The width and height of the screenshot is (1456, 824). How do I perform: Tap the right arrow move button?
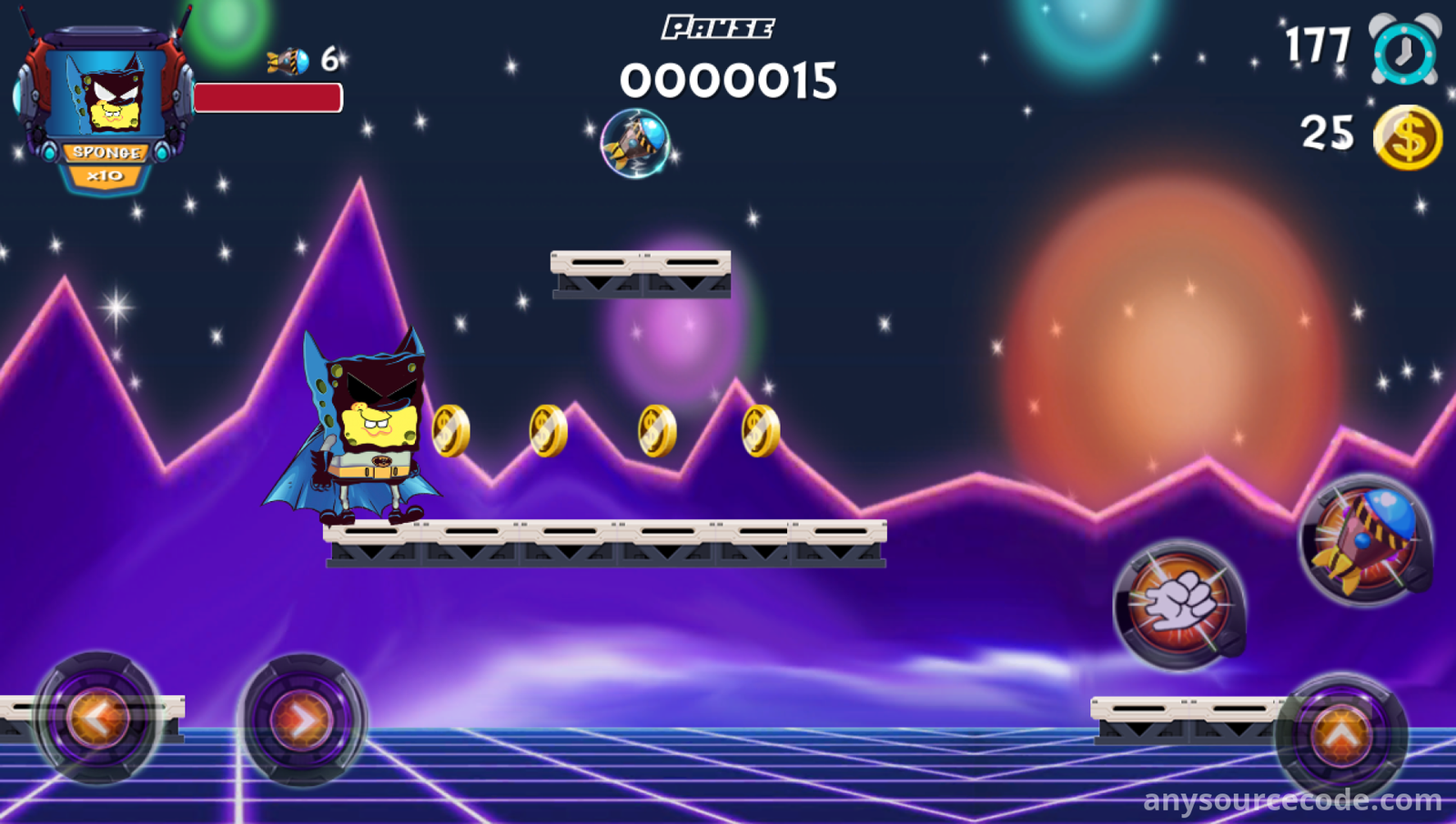(302, 720)
